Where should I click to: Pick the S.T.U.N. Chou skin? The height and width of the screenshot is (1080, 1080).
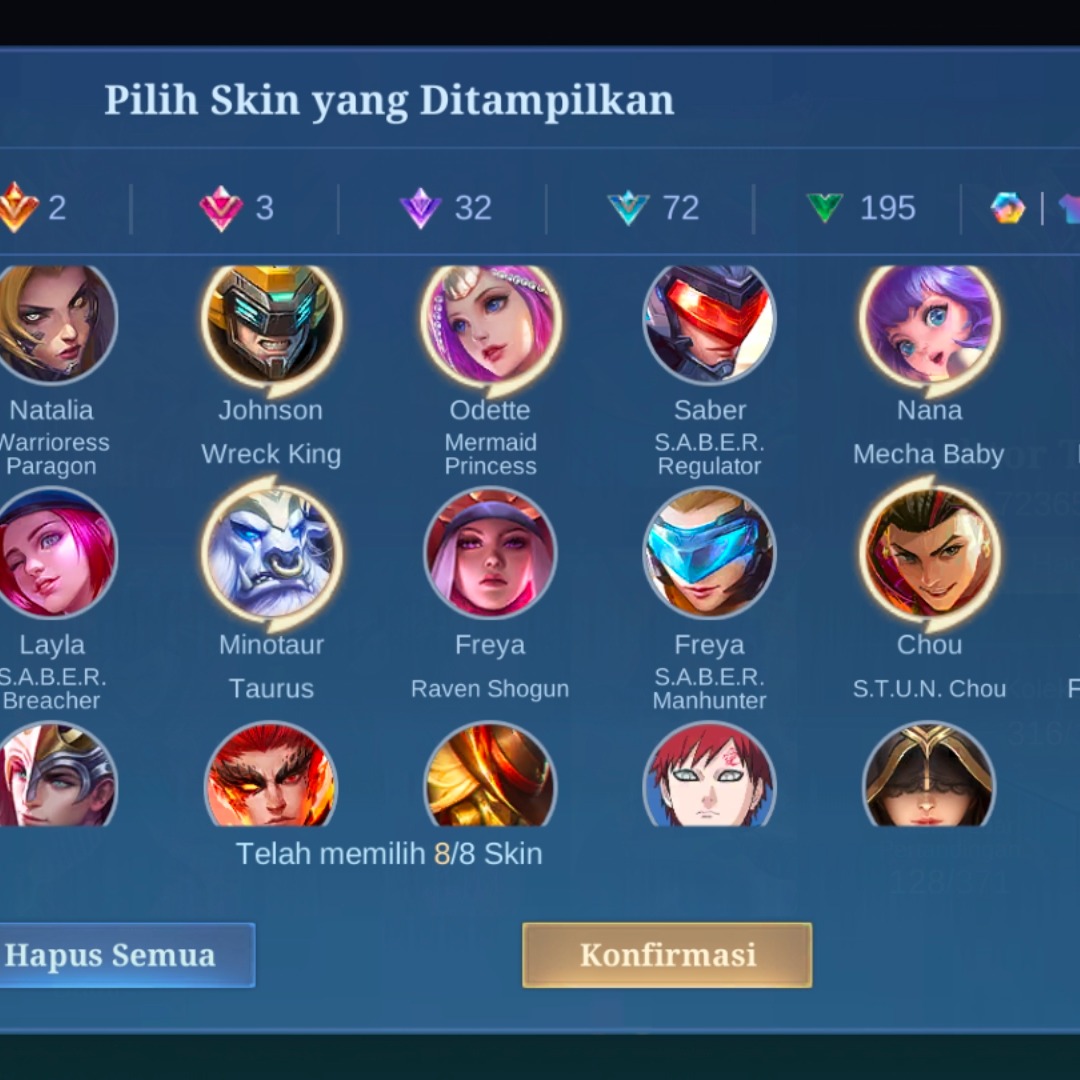(x=929, y=553)
